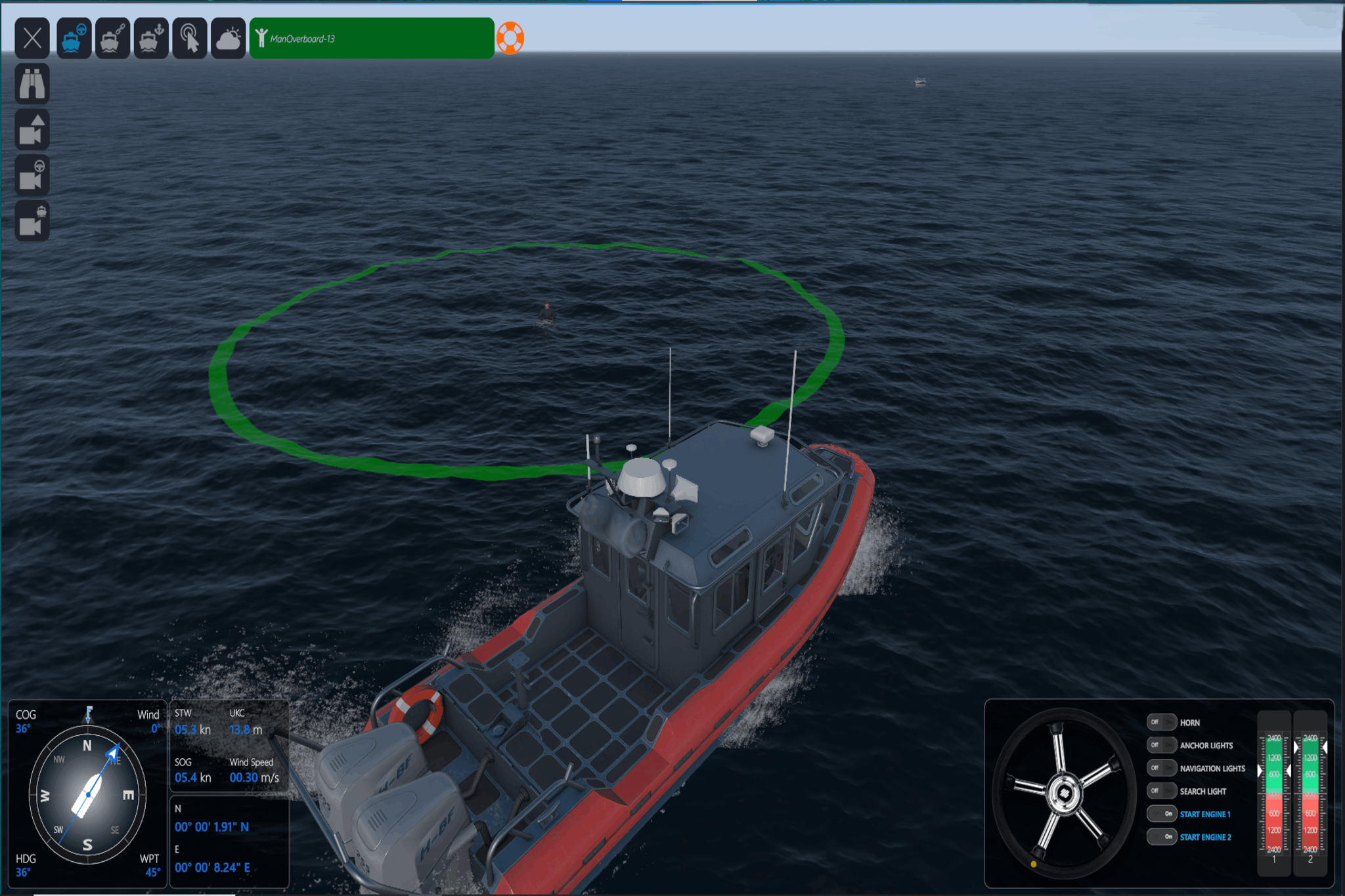Activate the boat anchor tool
Image resolution: width=1345 pixels, height=896 pixels.
[151, 38]
